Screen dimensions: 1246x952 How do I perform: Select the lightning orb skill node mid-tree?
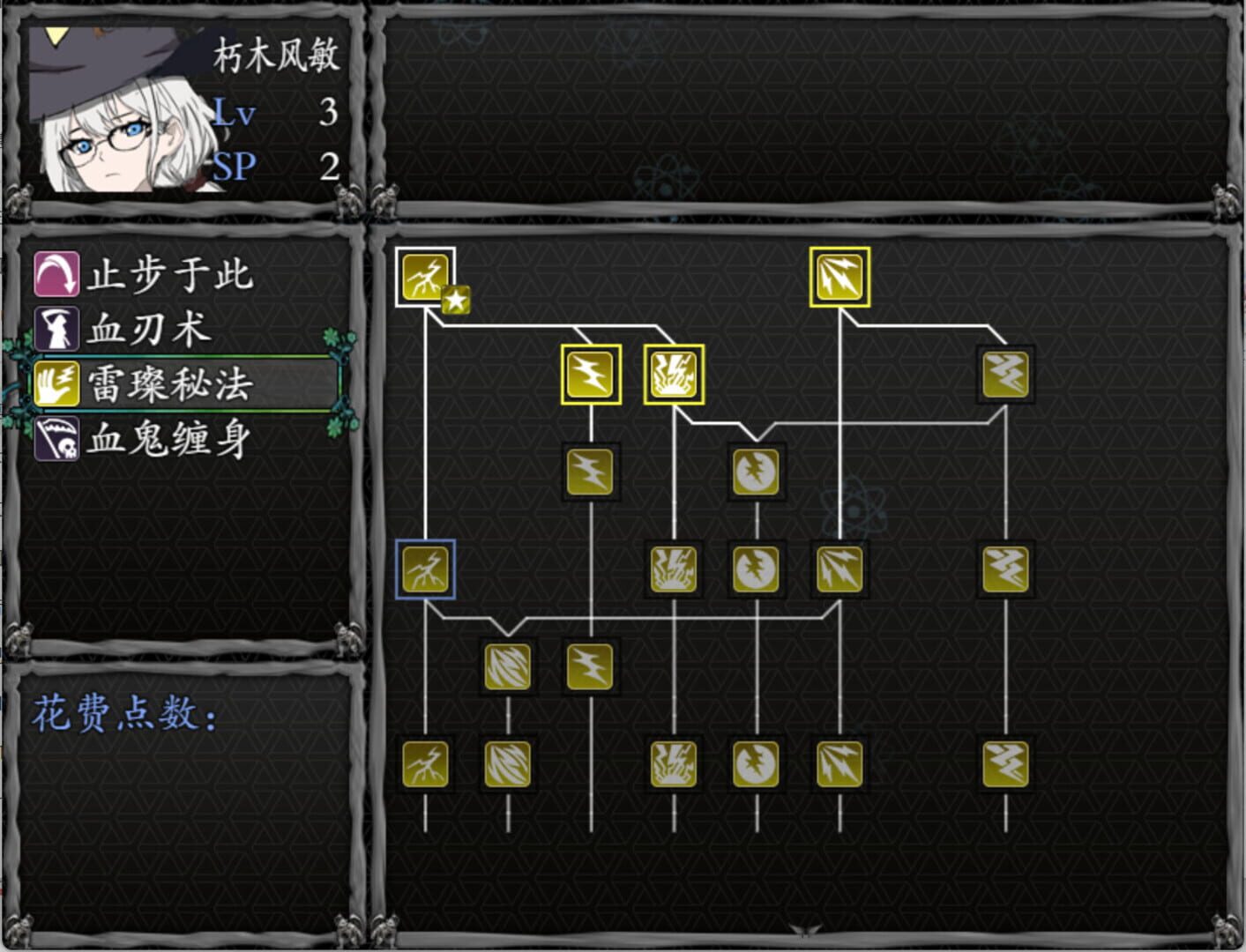coord(756,472)
